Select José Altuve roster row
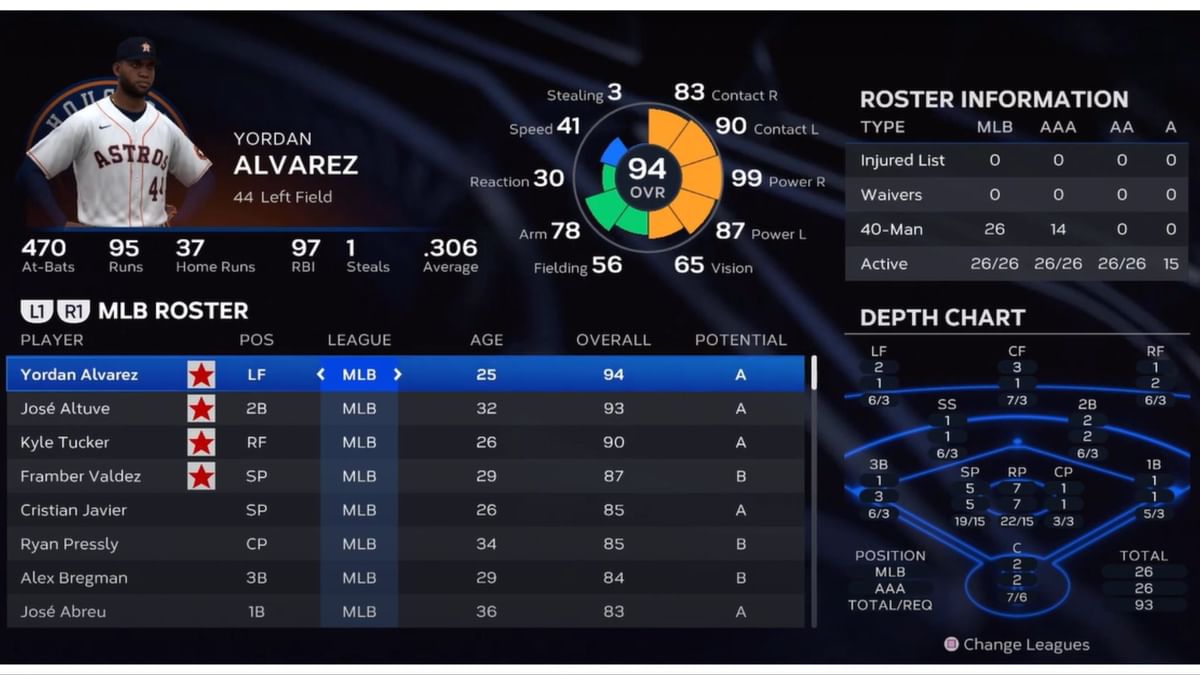 (x=66, y=408)
